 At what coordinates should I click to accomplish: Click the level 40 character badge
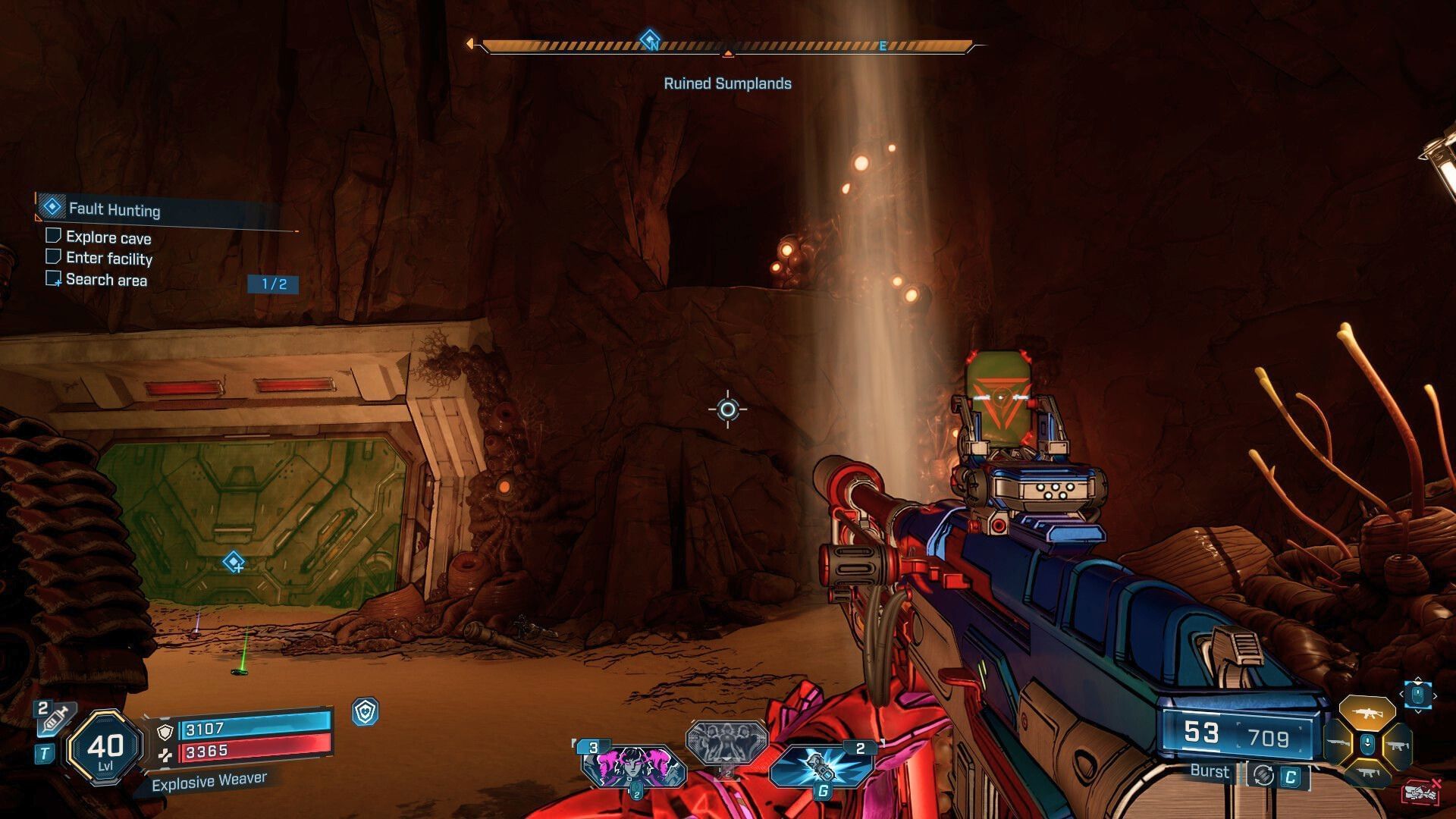[105, 748]
